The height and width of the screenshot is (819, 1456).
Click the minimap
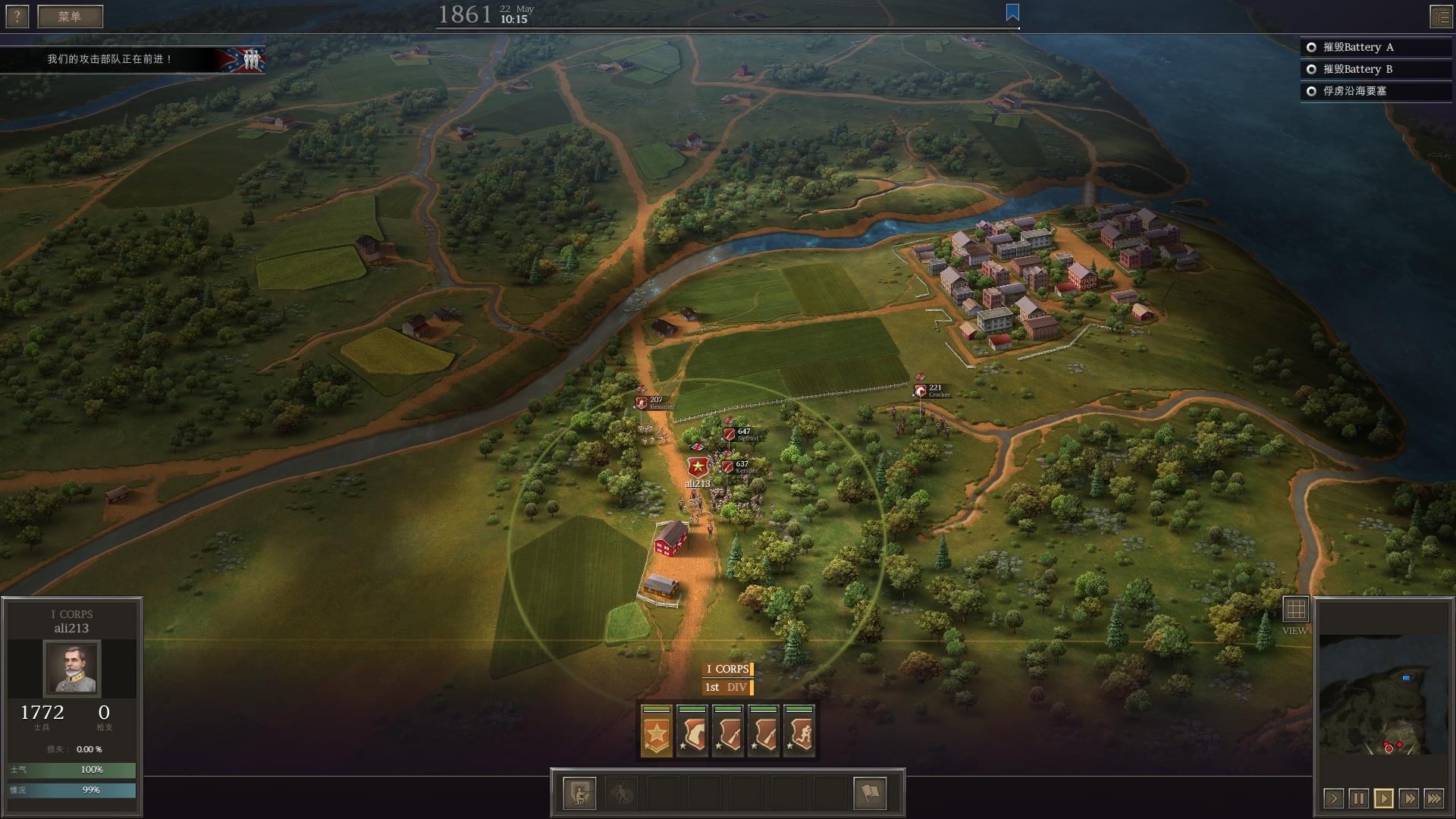pos(1383,694)
